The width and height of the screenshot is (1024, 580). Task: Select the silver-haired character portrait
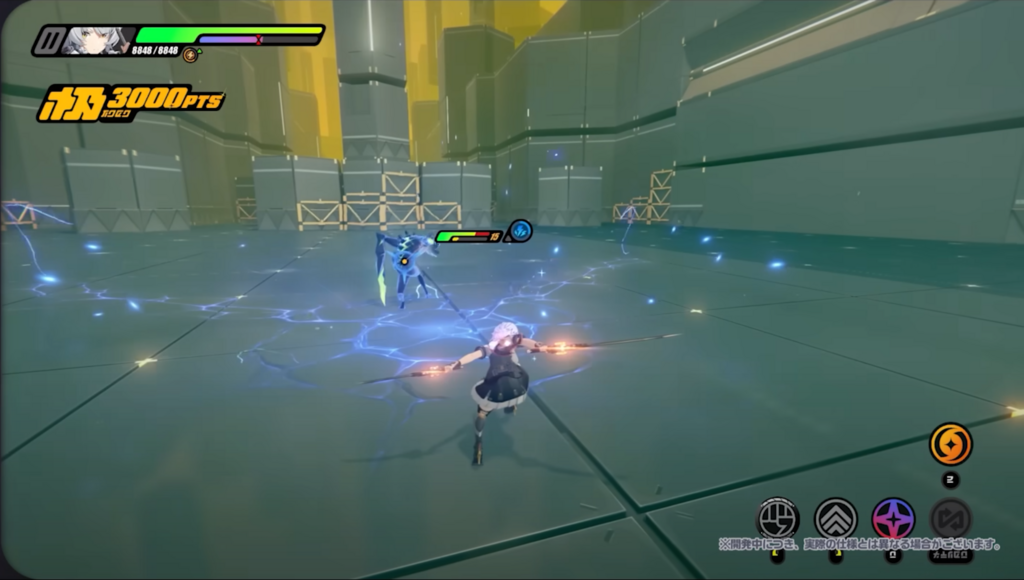(x=97, y=40)
